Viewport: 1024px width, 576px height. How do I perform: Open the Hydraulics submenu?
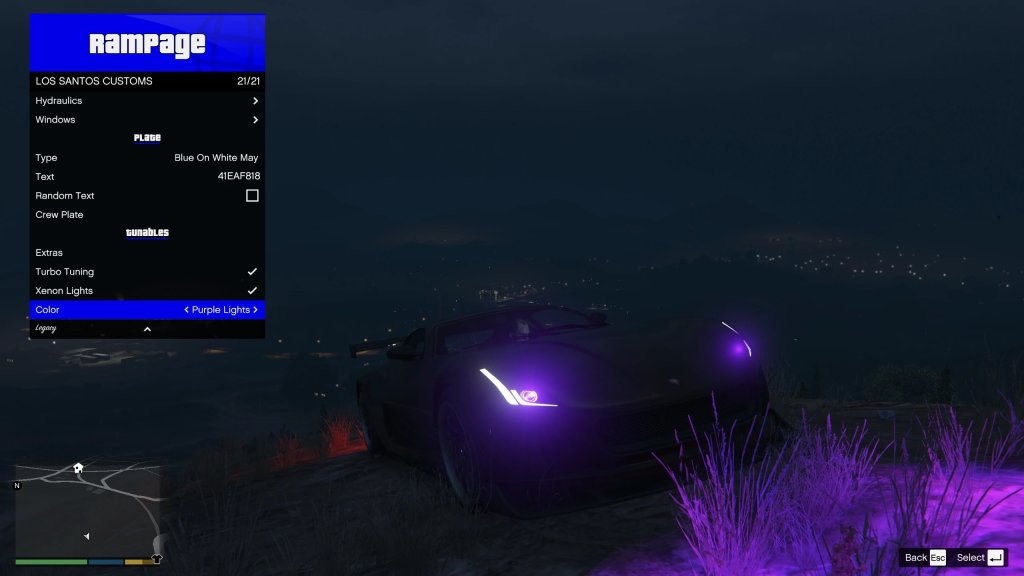[x=147, y=101]
